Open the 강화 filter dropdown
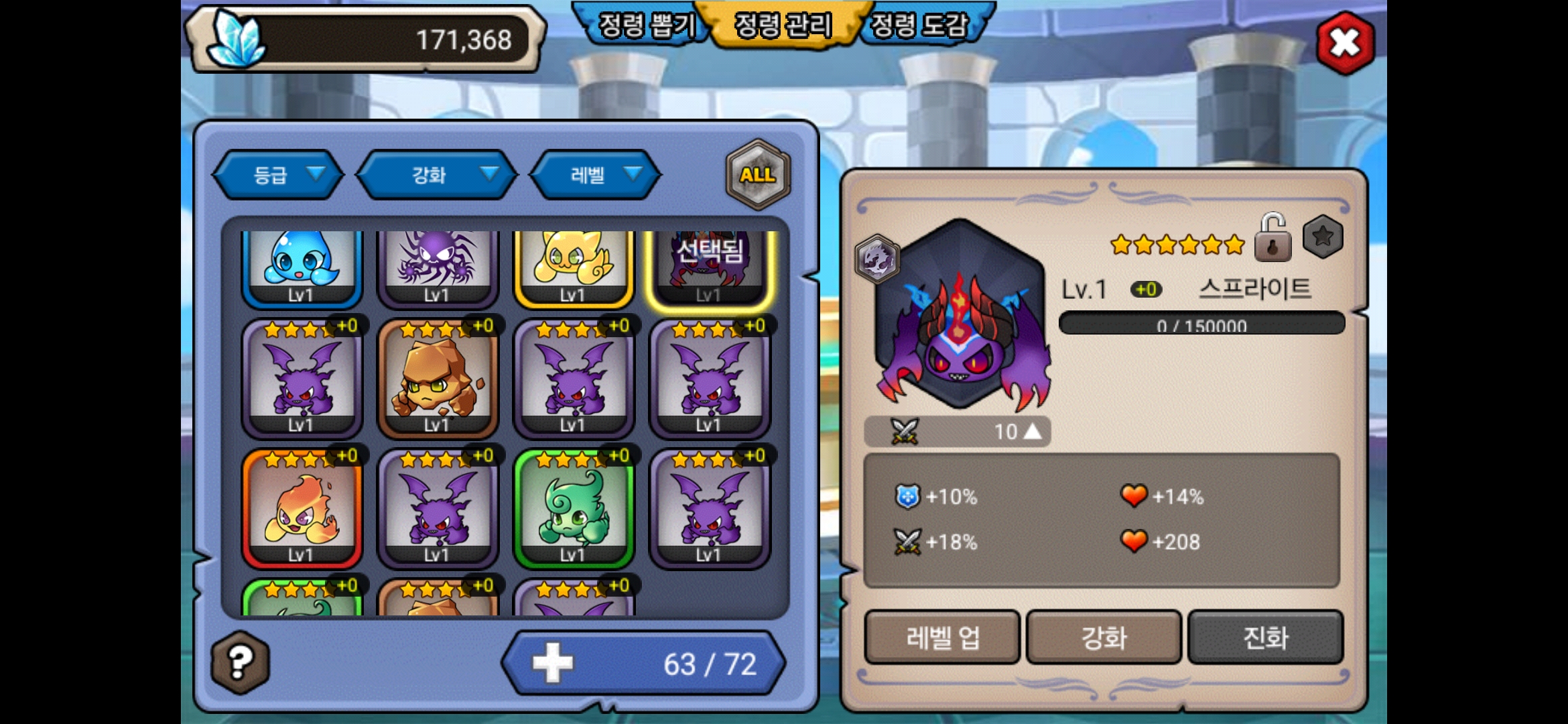 click(437, 175)
